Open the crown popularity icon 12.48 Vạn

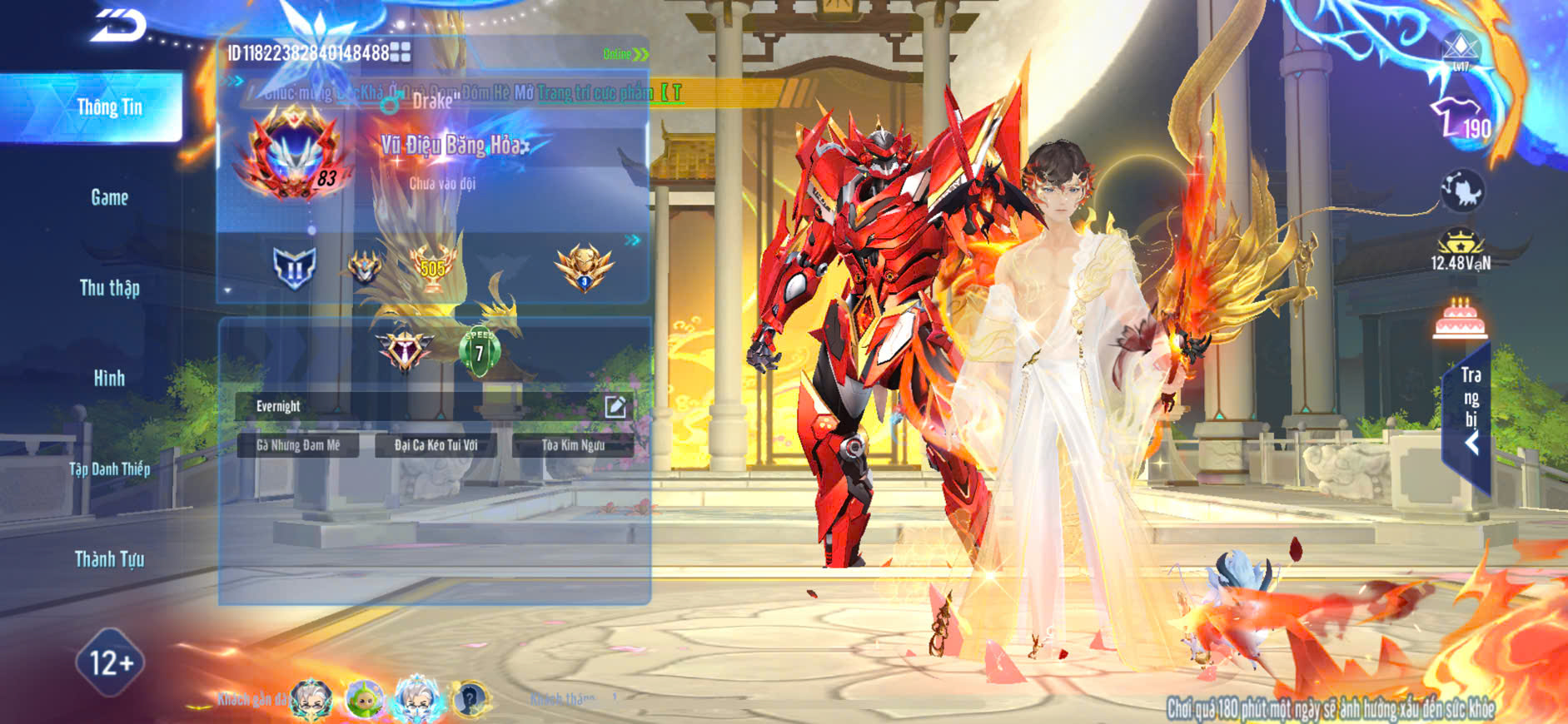pos(1460,250)
